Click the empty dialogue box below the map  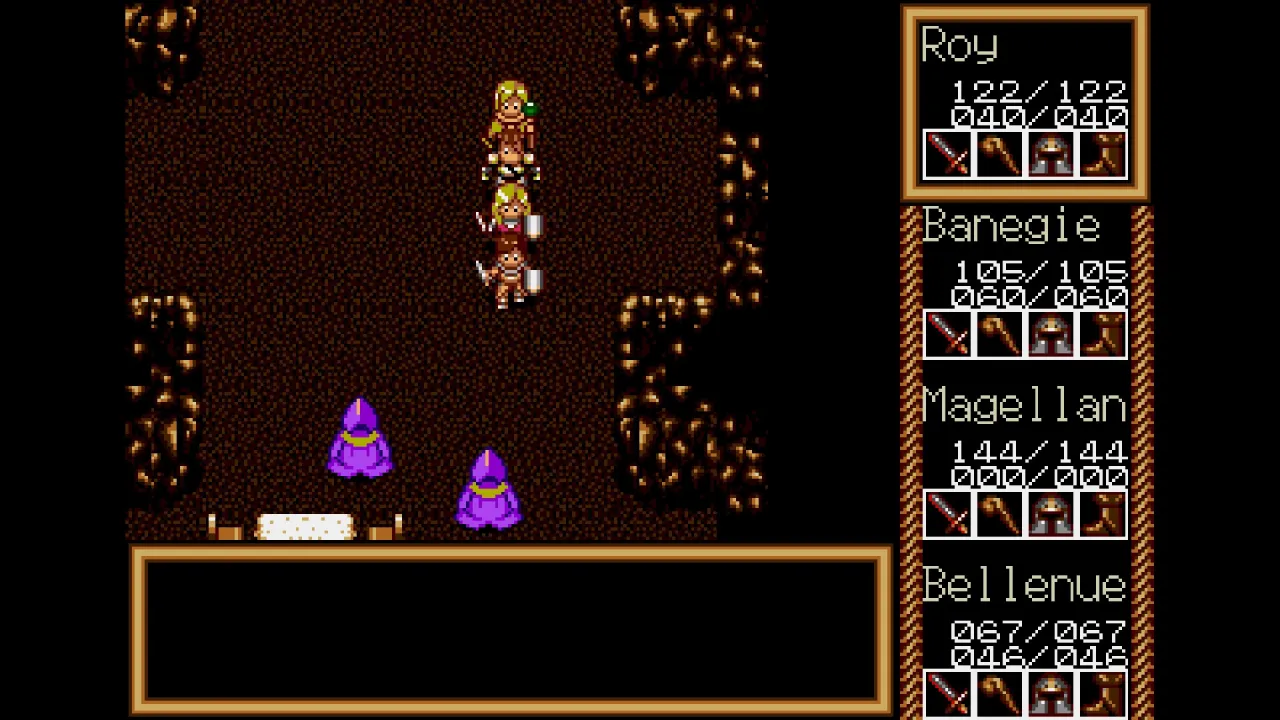click(512, 630)
